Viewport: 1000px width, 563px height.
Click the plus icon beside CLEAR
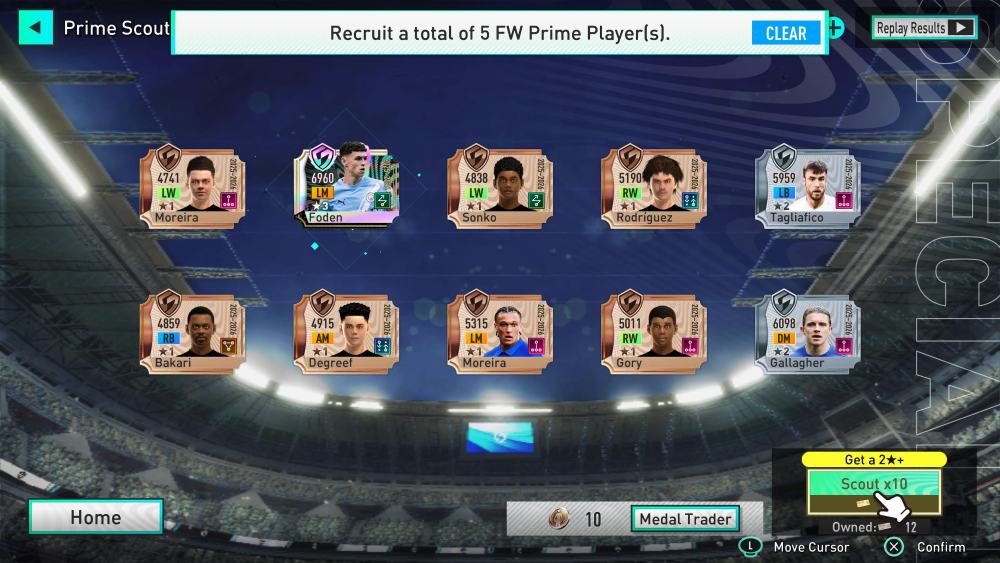835,28
